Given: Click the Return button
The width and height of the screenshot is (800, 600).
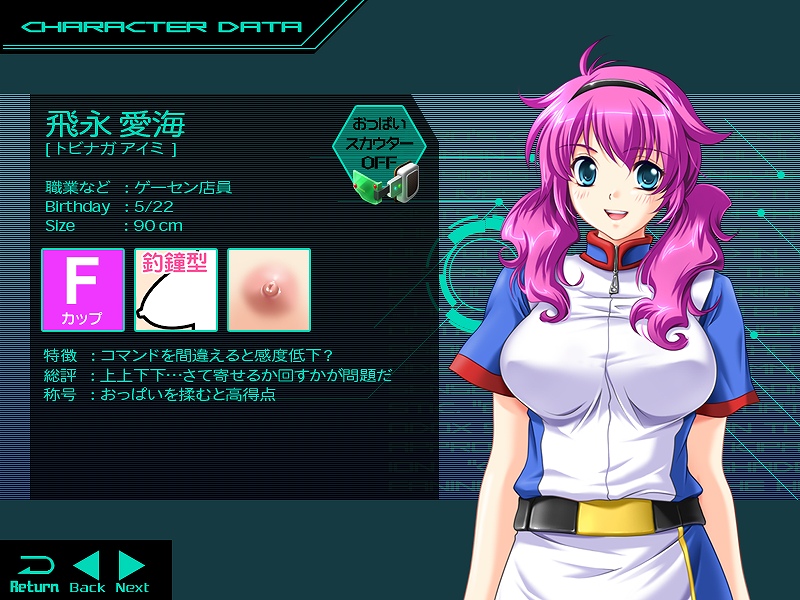Looking at the screenshot, I should [34, 572].
